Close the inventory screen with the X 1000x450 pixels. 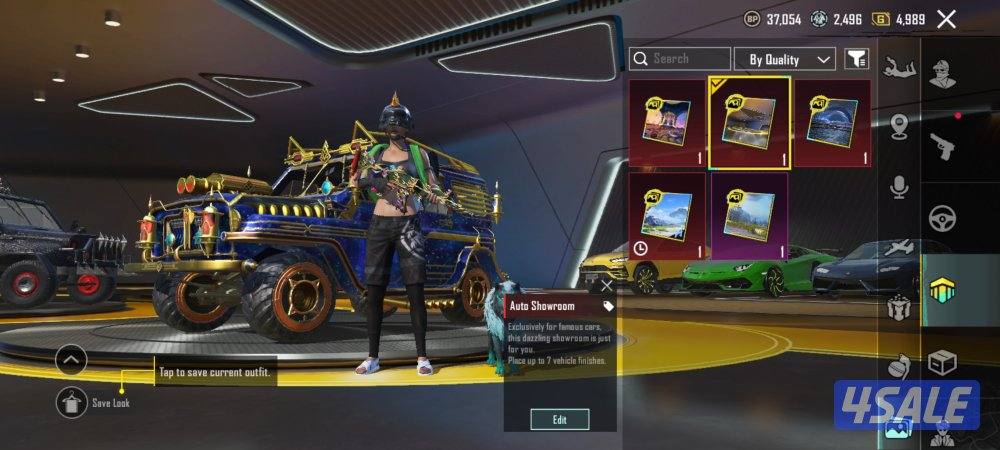(946, 18)
